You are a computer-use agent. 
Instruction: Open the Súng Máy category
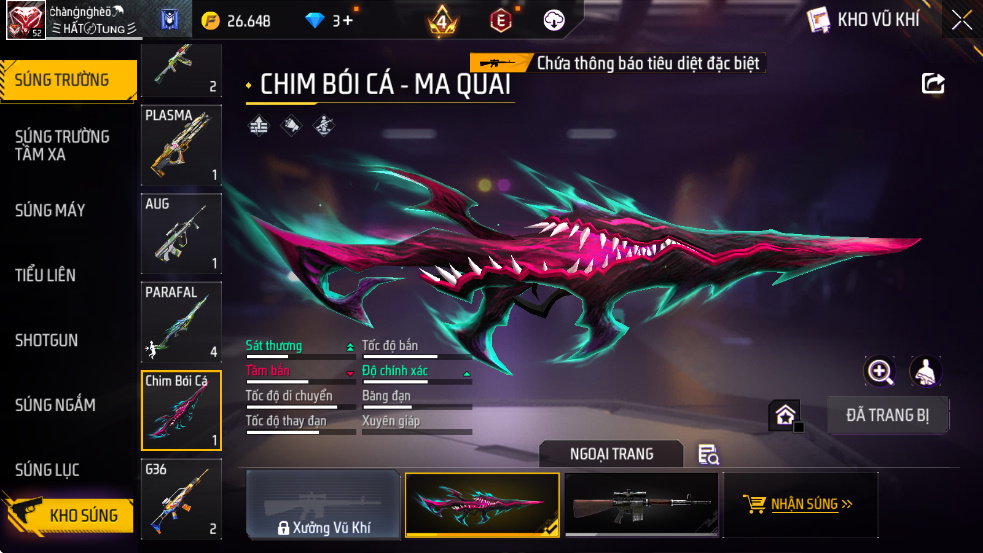50,210
